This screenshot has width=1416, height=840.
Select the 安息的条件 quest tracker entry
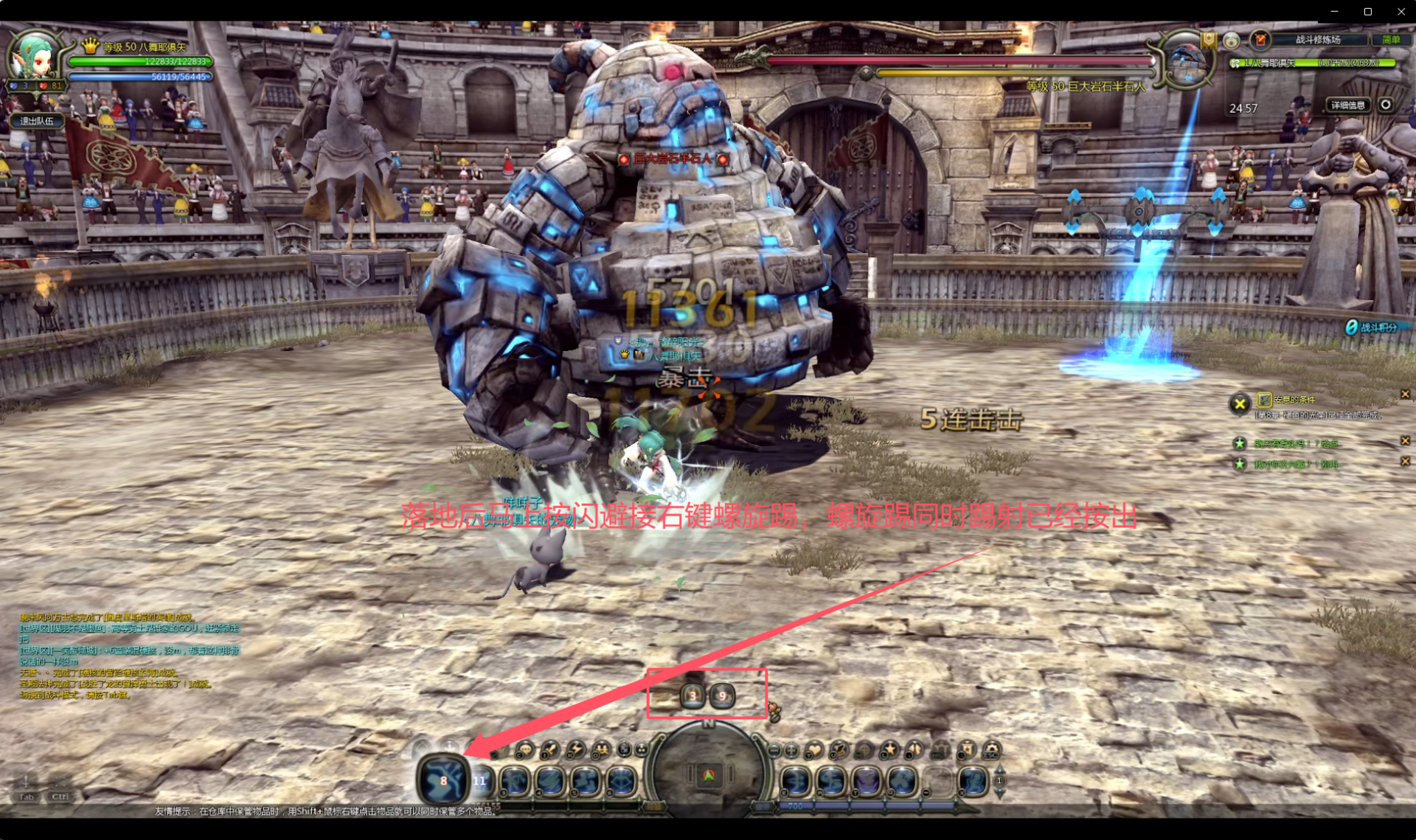[1294, 400]
